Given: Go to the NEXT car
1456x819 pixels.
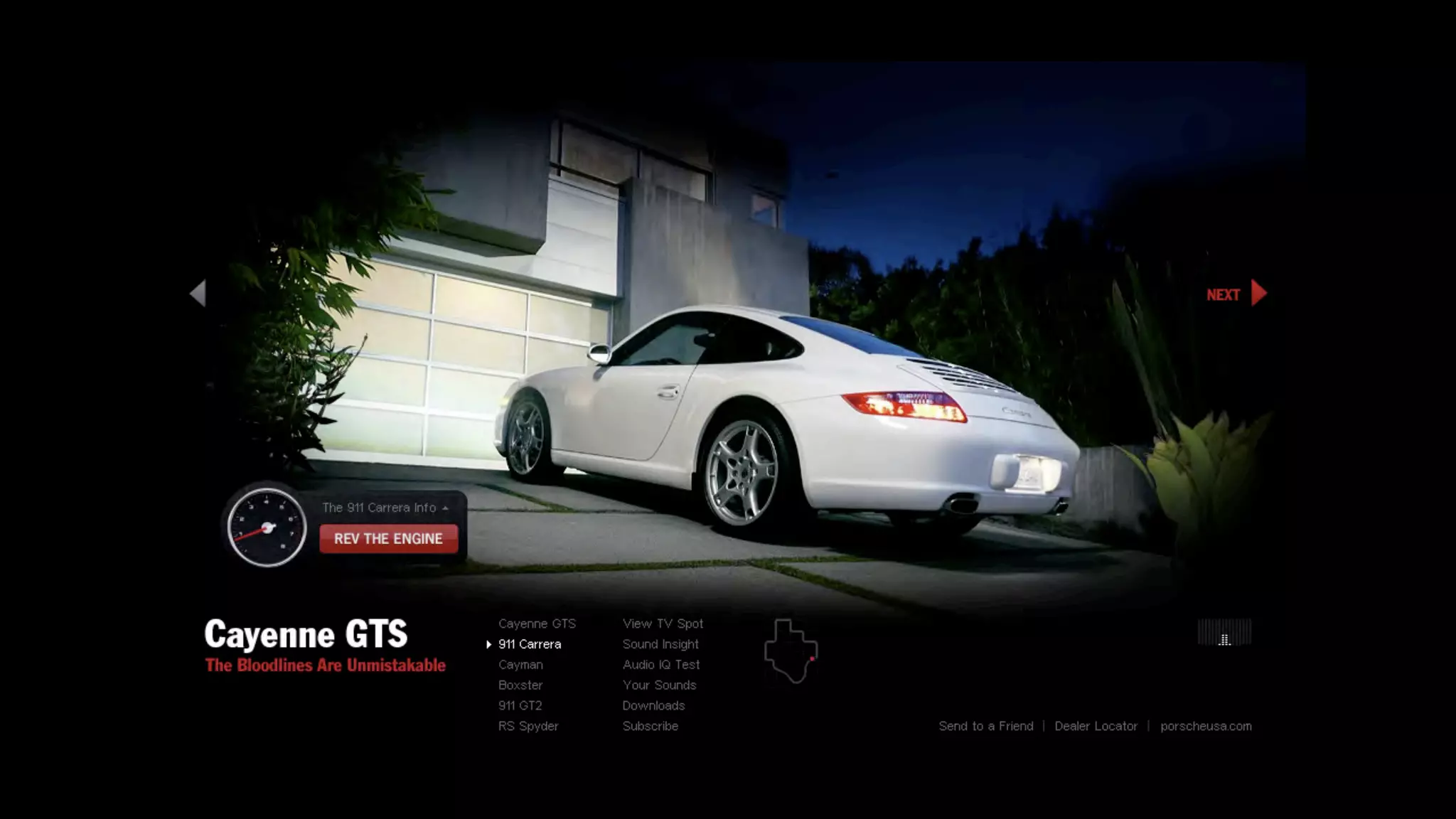Looking at the screenshot, I should 1236,294.
